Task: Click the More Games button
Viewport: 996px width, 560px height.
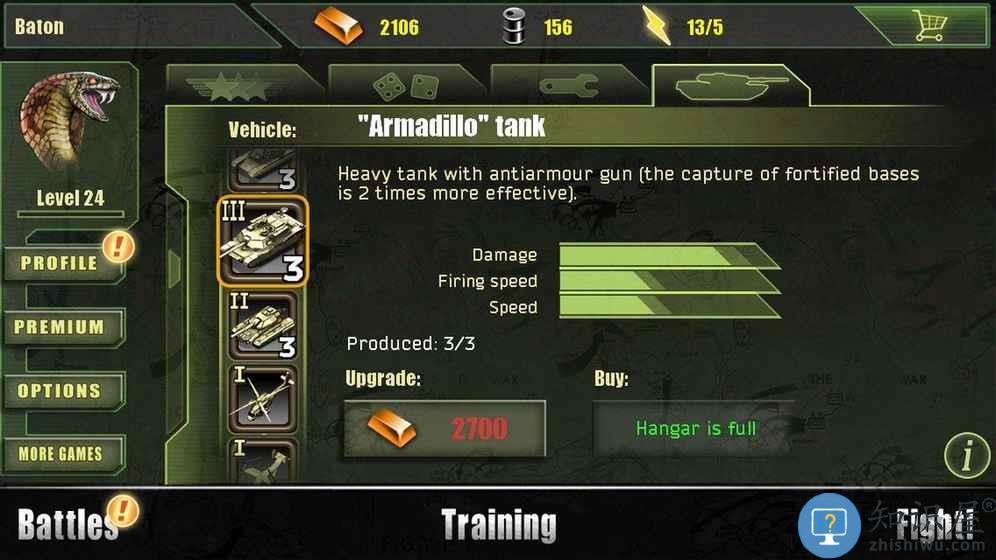Action: (62, 454)
